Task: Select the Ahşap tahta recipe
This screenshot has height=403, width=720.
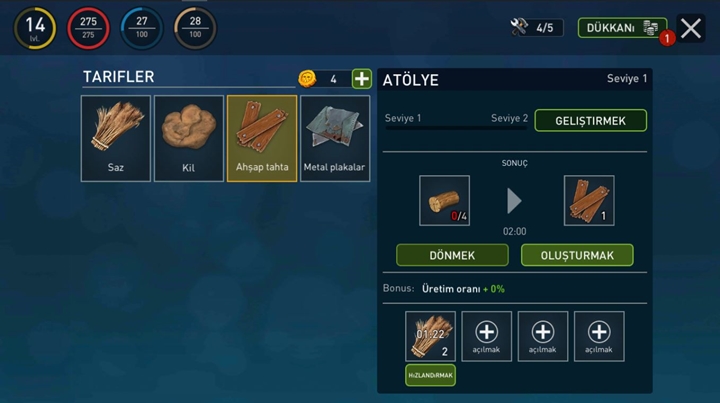Action: 262,138
